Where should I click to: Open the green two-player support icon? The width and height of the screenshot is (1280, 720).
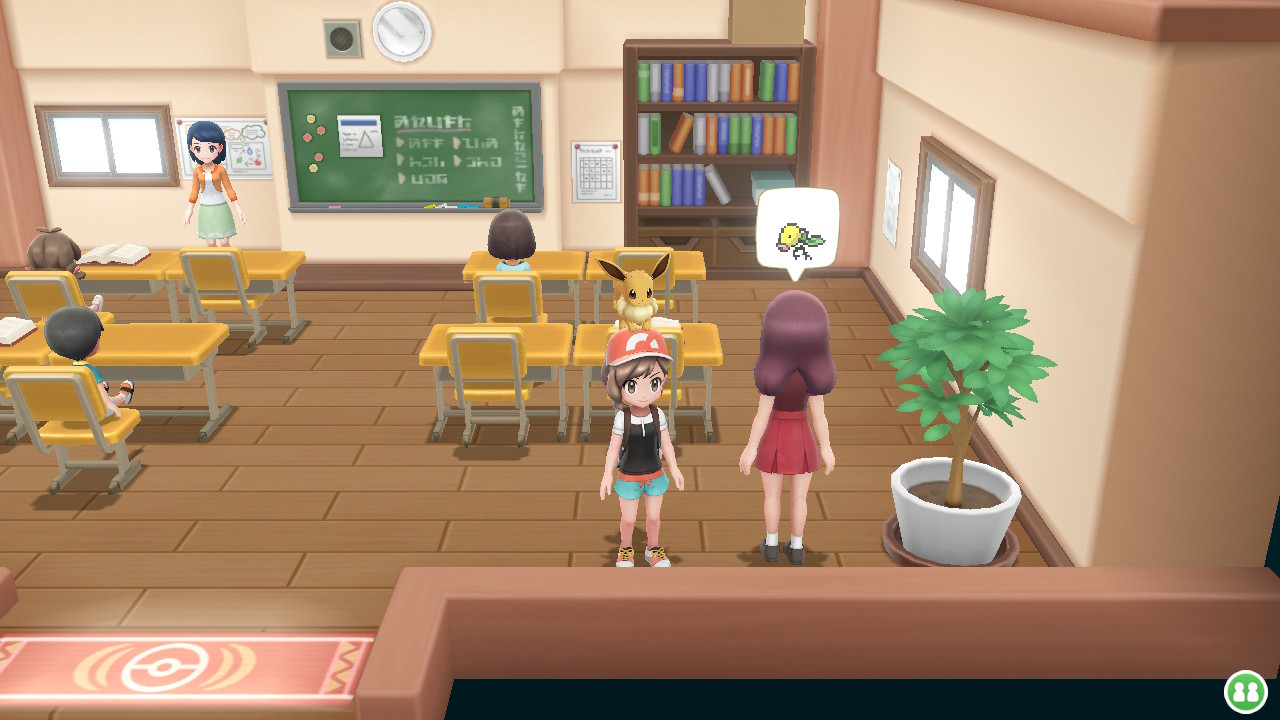pos(1245,691)
